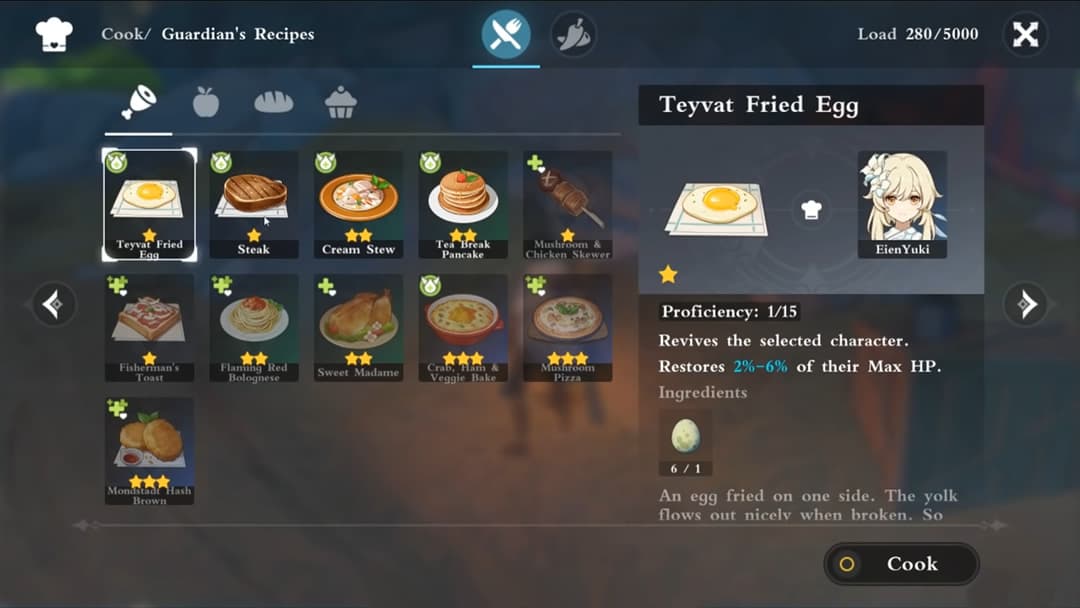Open the chili pepper processing tab
This screenshot has height=608, width=1080.
click(574, 35)
